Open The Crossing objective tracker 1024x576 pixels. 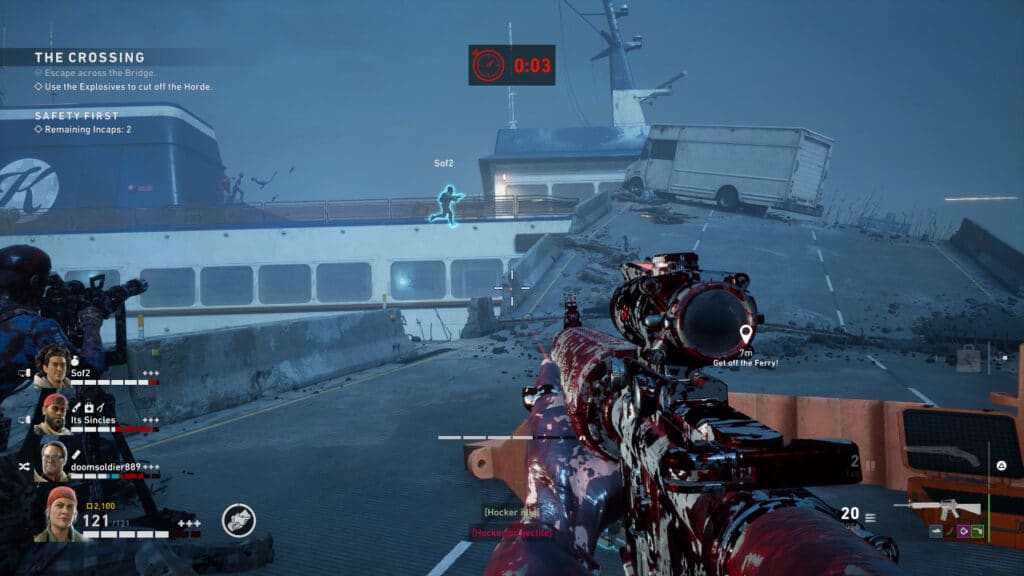(x=90, y=58)
